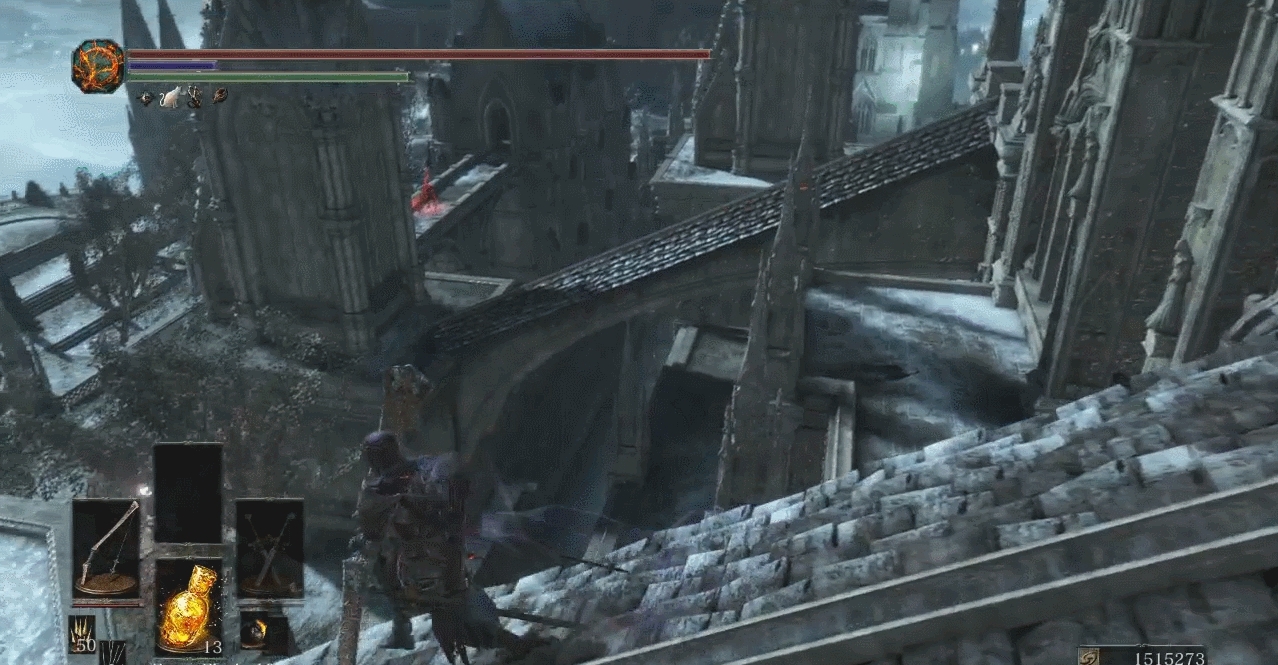Select the crossed twin swords weapon slot
Viewport: 1278px width, 665px height.
click(x=269, y=548)
